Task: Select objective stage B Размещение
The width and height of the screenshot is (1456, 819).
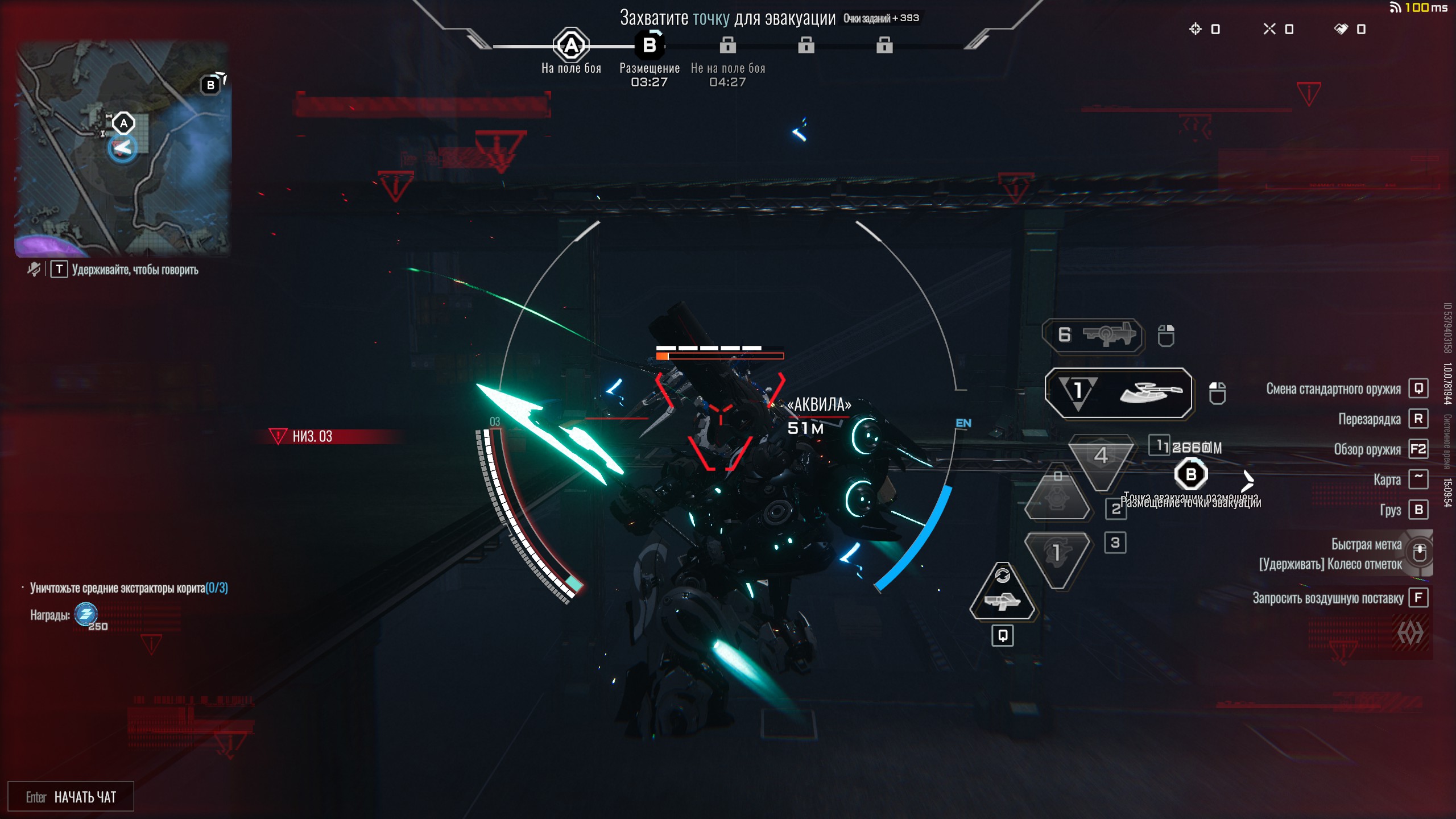Action: [649, 45]
